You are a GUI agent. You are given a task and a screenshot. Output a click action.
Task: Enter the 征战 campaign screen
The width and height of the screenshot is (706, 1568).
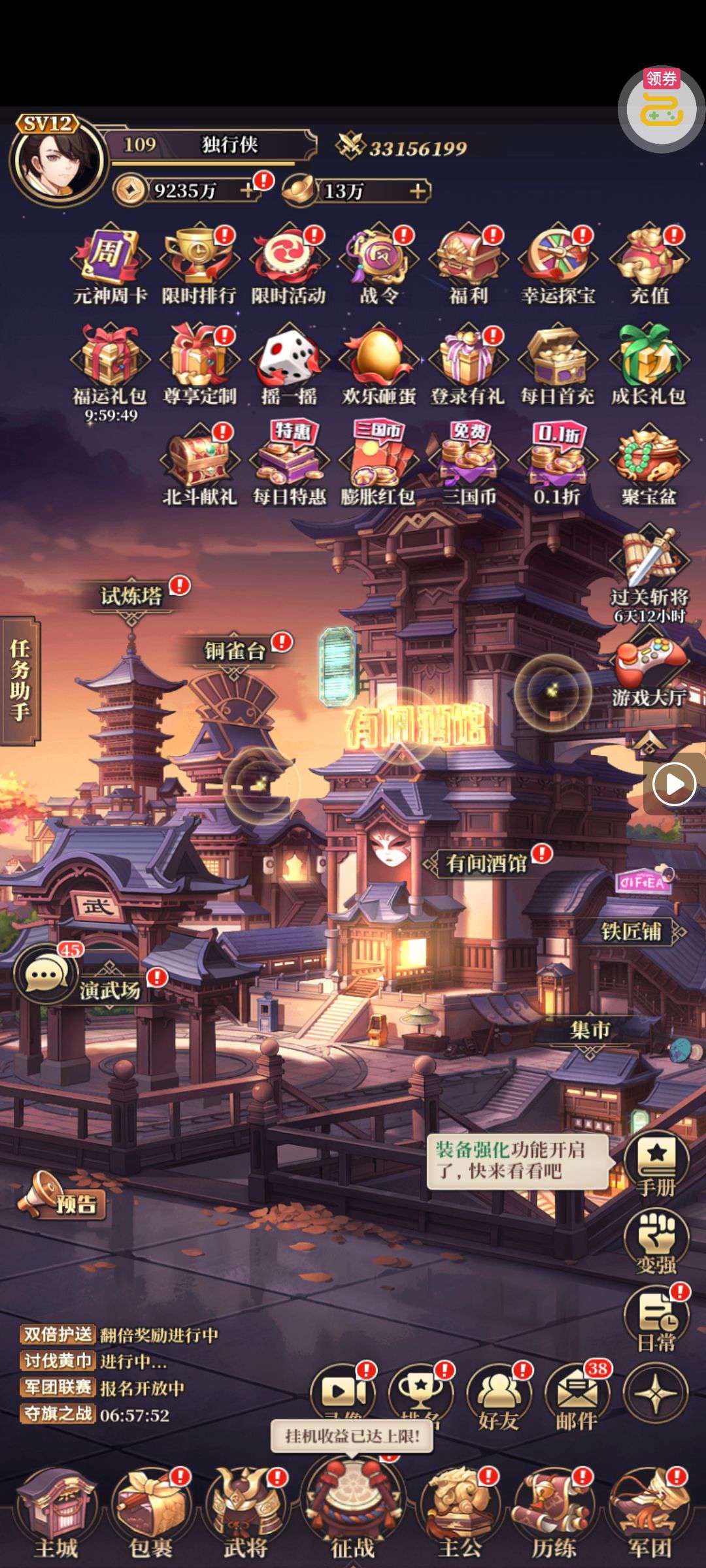click(353, 1509)
